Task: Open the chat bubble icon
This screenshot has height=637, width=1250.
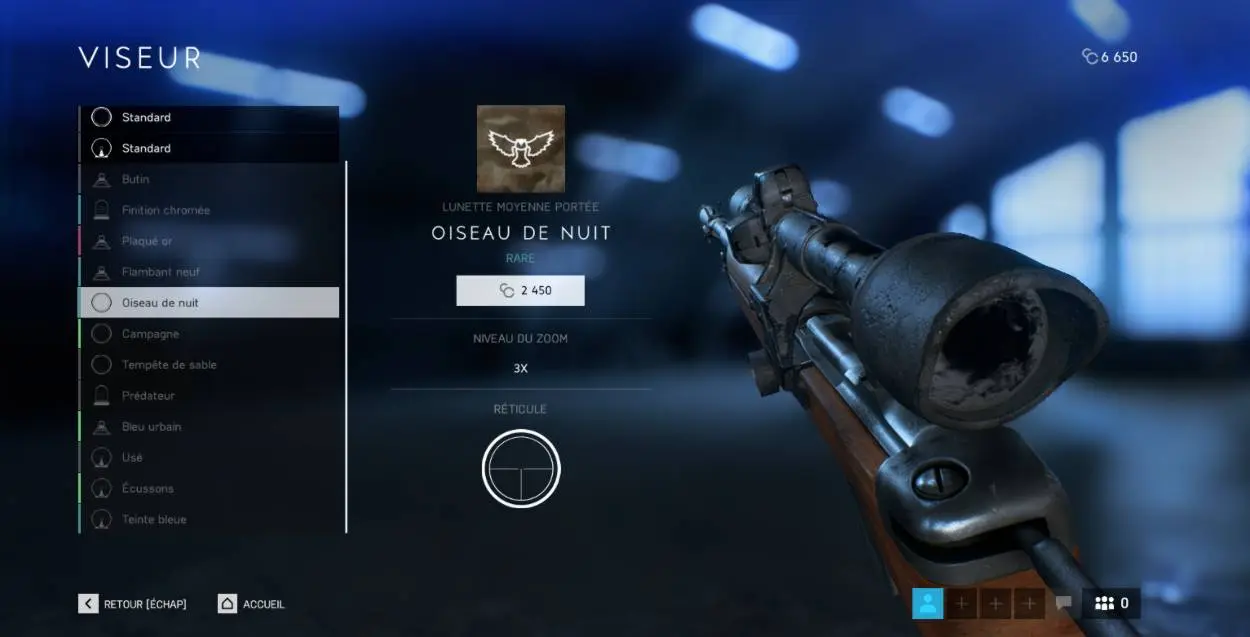Action: 1063,603
